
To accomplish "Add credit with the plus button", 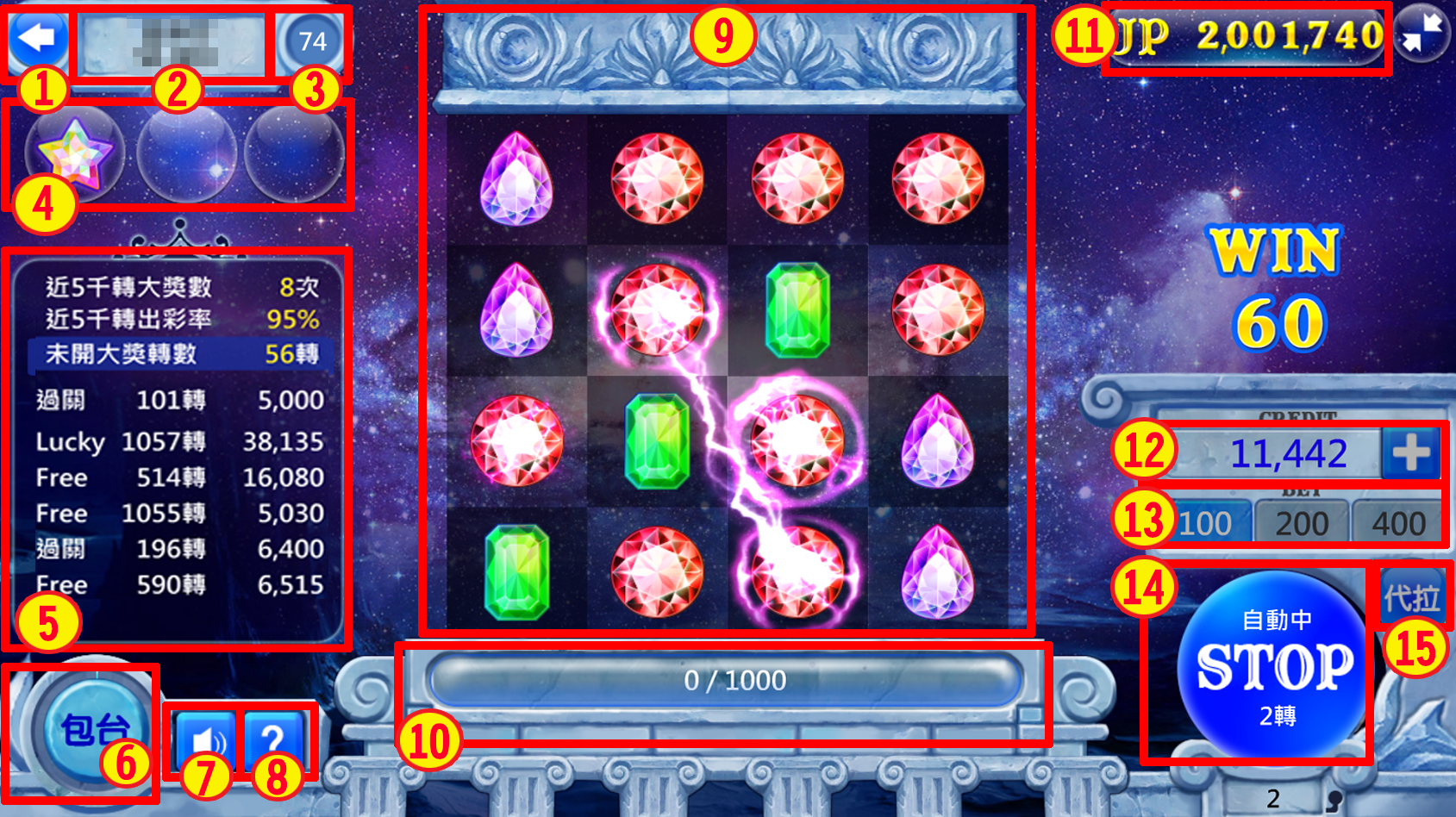I will click(x=1410, y=452).
